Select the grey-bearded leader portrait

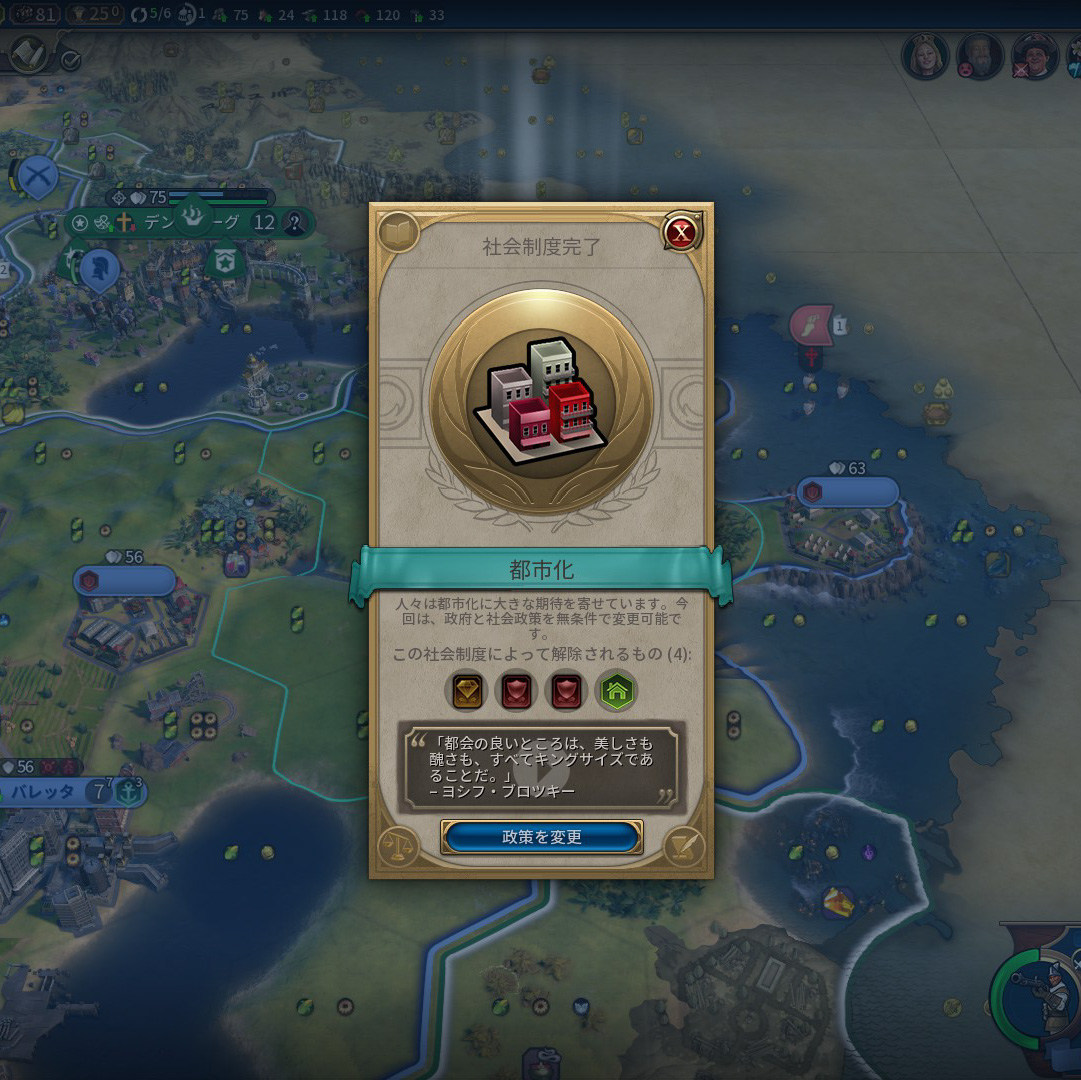979,57
